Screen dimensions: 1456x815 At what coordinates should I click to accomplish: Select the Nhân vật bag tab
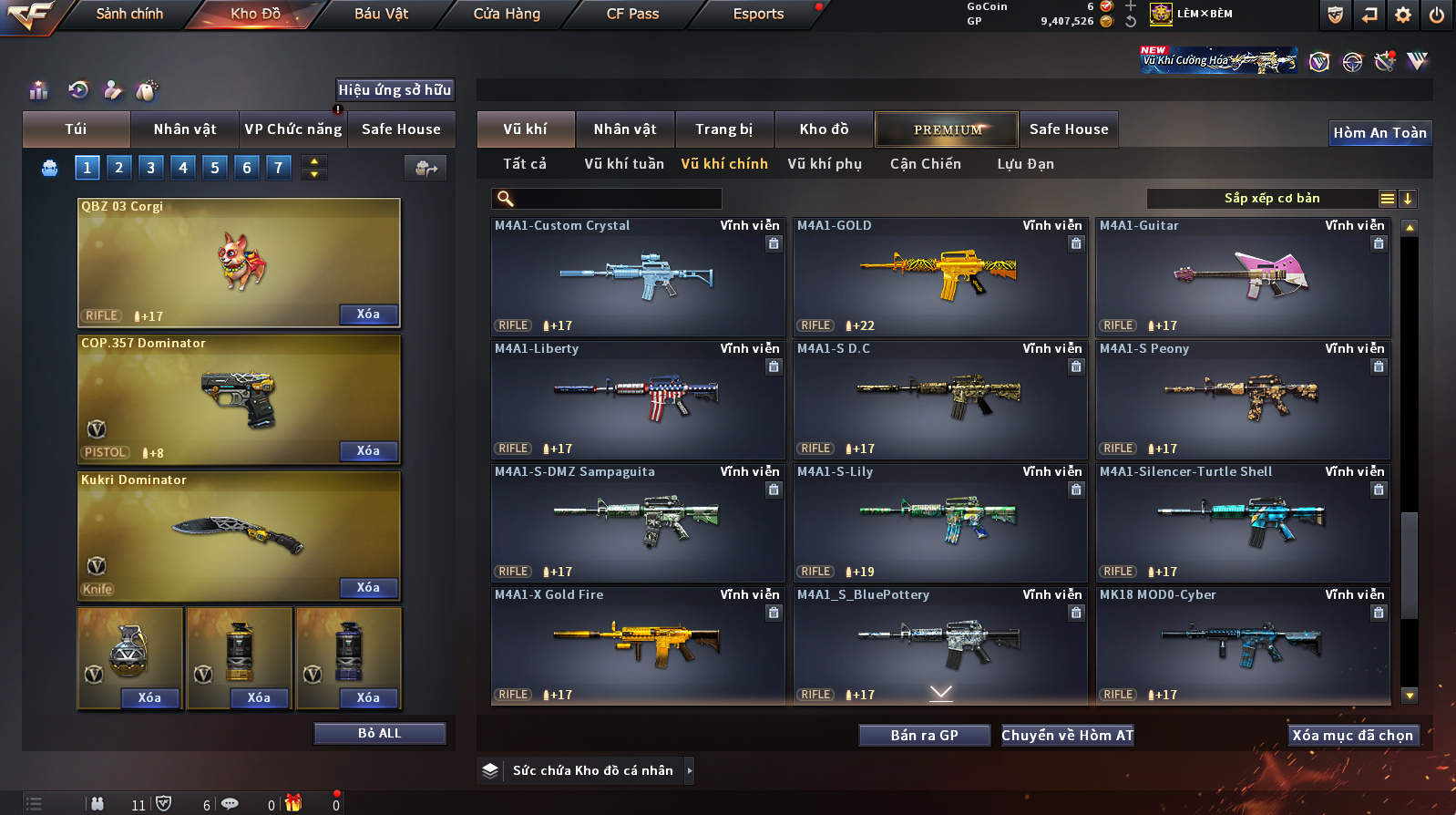(x=185, y=129)
